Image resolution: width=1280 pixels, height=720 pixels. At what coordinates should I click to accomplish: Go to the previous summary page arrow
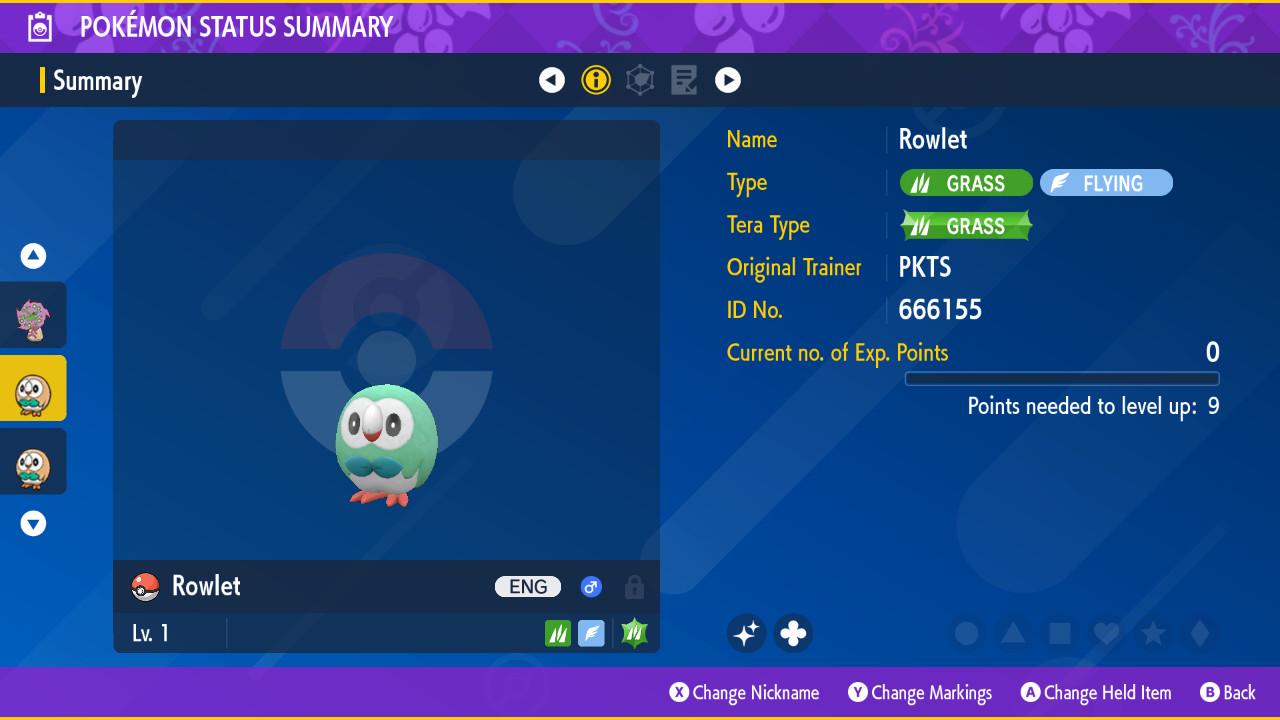[552, 80]
